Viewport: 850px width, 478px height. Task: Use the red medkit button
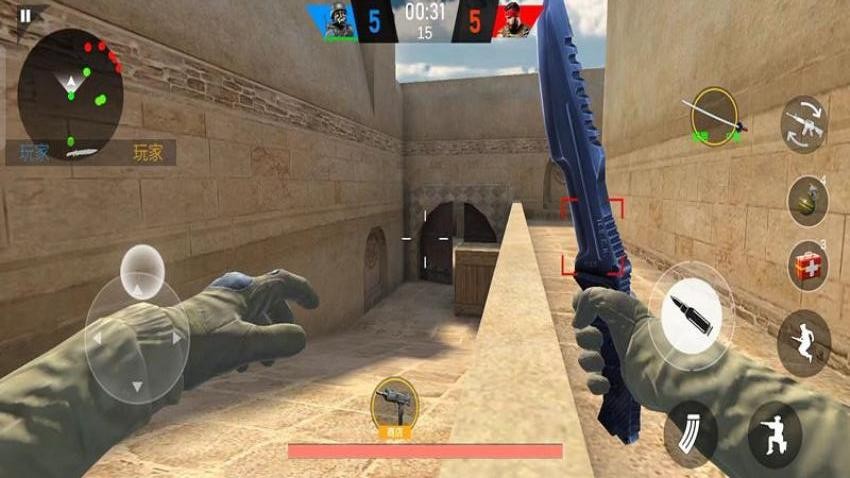[x=807, y=266]
